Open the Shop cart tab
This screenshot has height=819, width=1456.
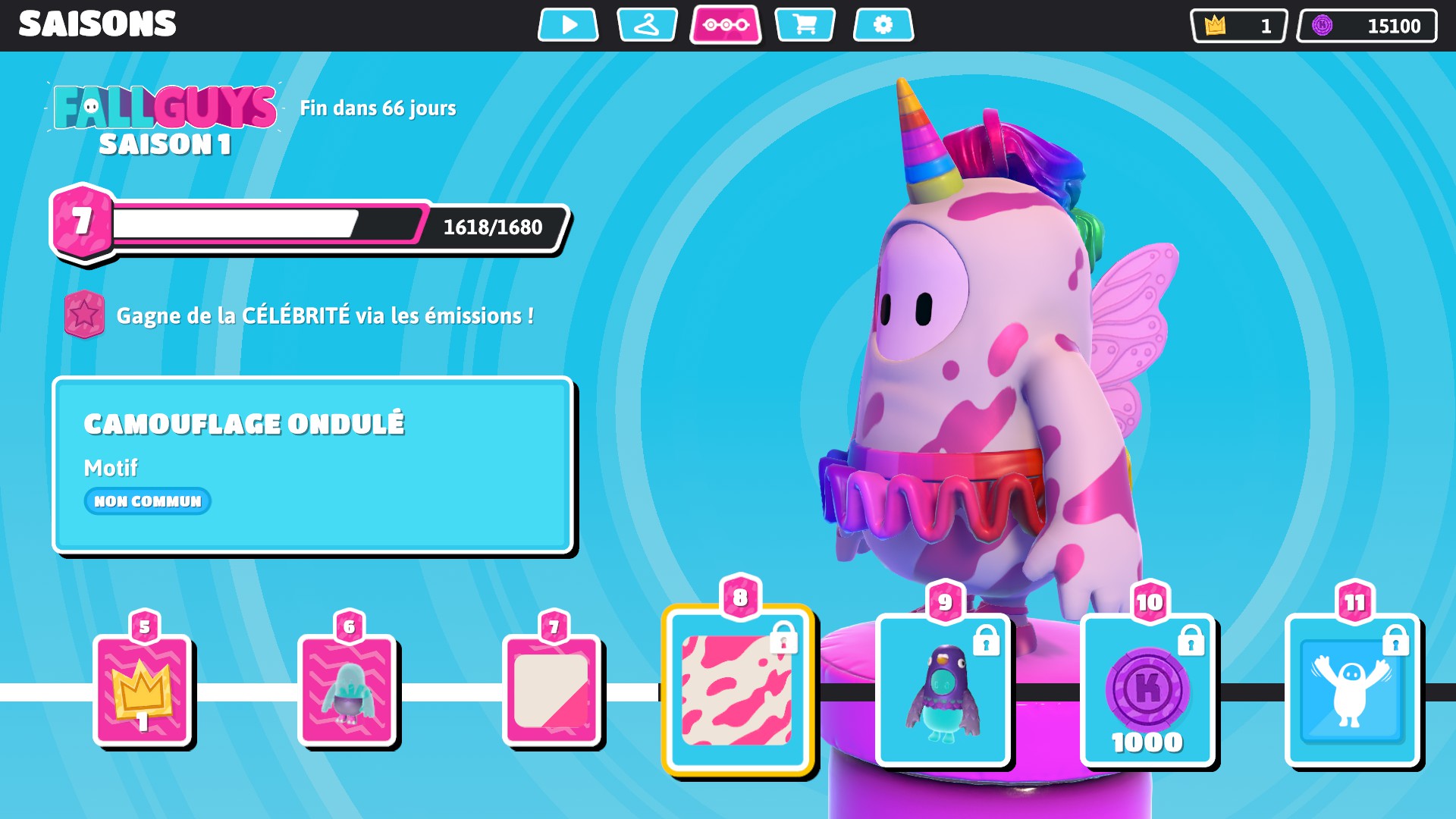point(805,25)
